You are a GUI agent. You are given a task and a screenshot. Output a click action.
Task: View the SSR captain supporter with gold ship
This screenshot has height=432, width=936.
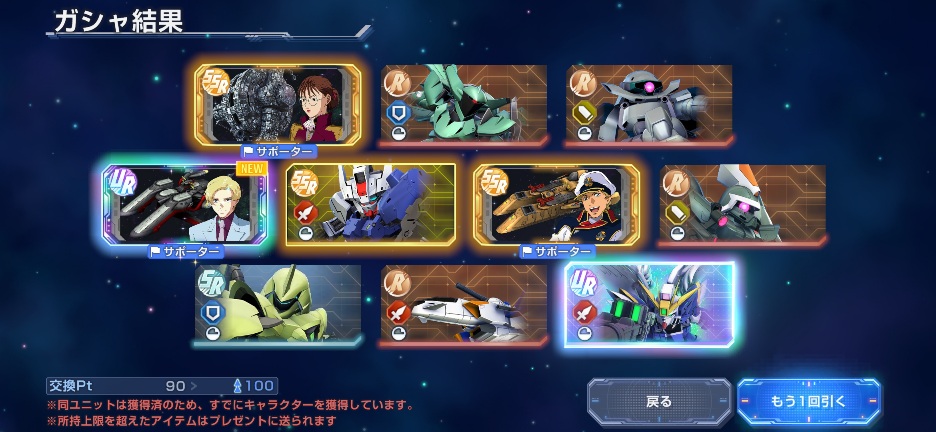coord(556,204)
